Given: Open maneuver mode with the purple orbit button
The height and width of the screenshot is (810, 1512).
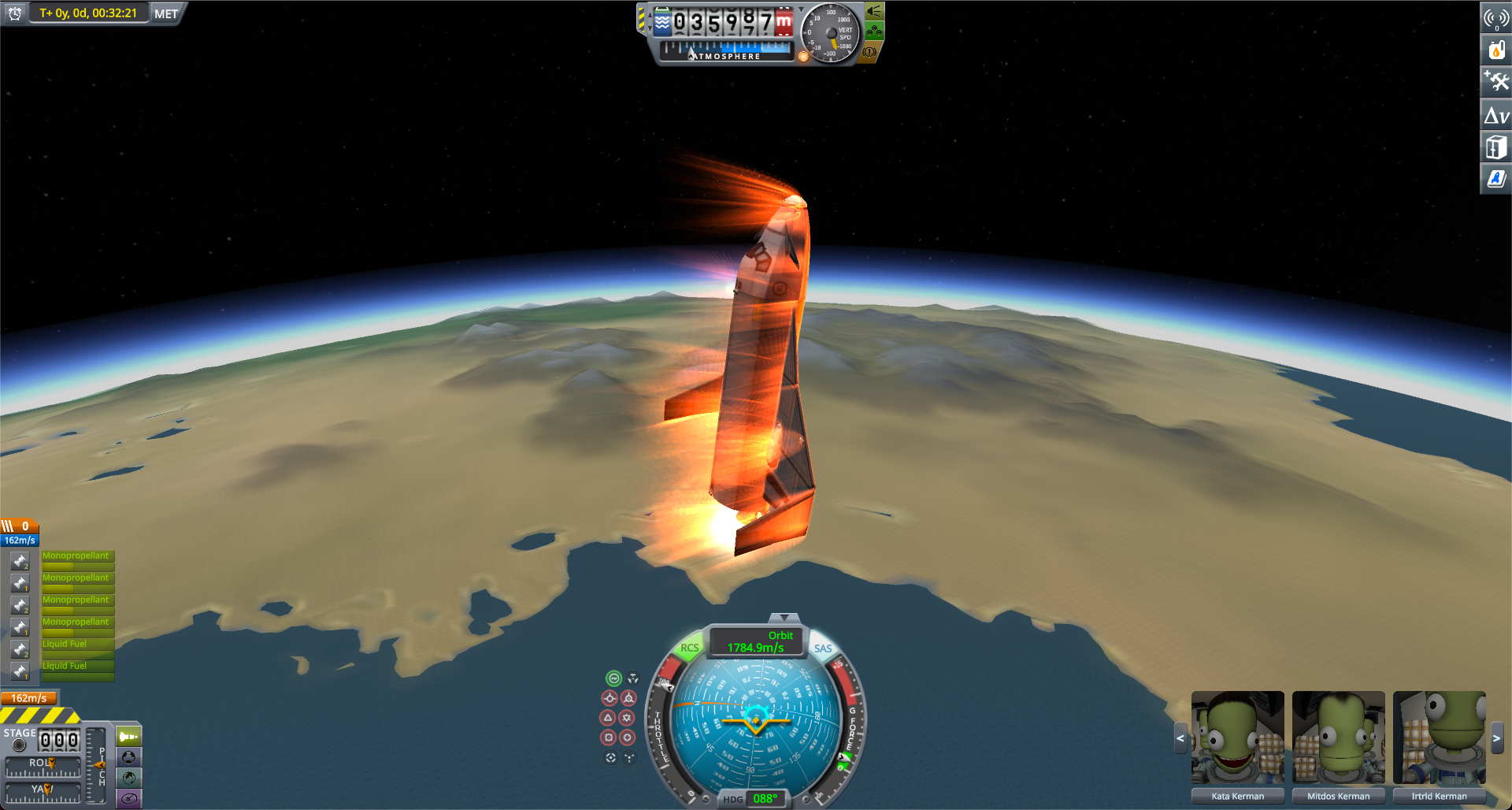Looking at the screenshot, I should [129, 798].
